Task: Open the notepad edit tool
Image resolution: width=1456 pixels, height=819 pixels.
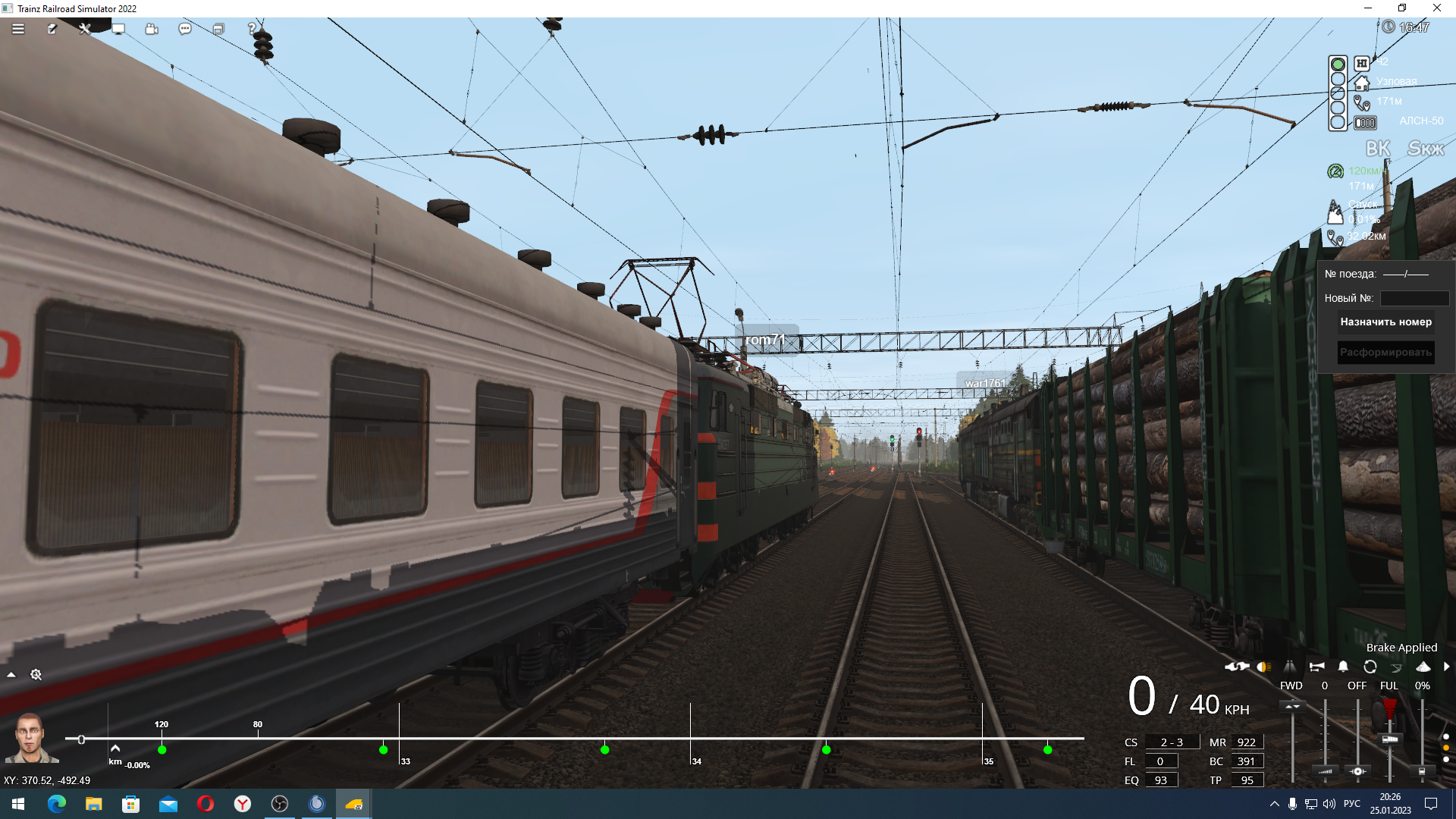Action: 52,29
